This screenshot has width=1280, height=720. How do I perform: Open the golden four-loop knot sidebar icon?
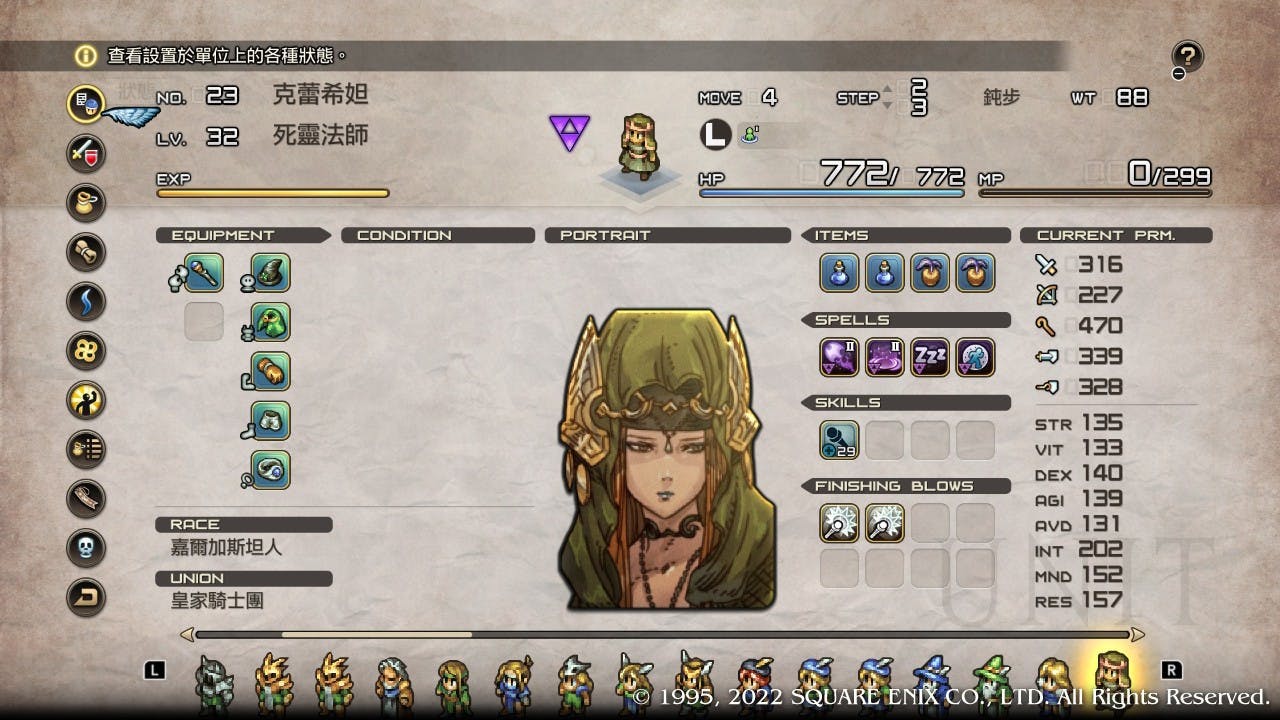click(x=86, y=350)
